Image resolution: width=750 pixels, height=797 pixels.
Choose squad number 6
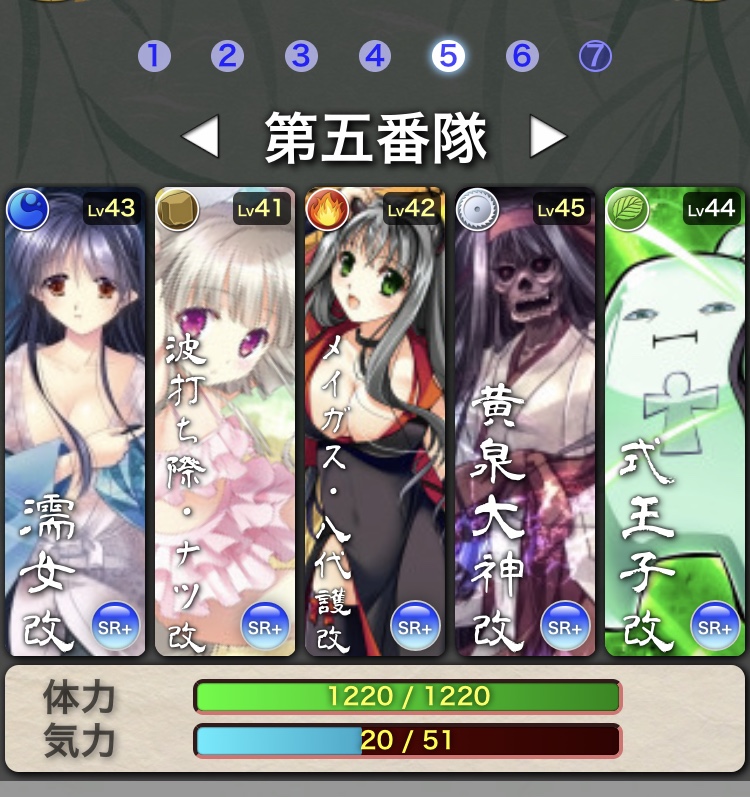[x=521, y=56]
